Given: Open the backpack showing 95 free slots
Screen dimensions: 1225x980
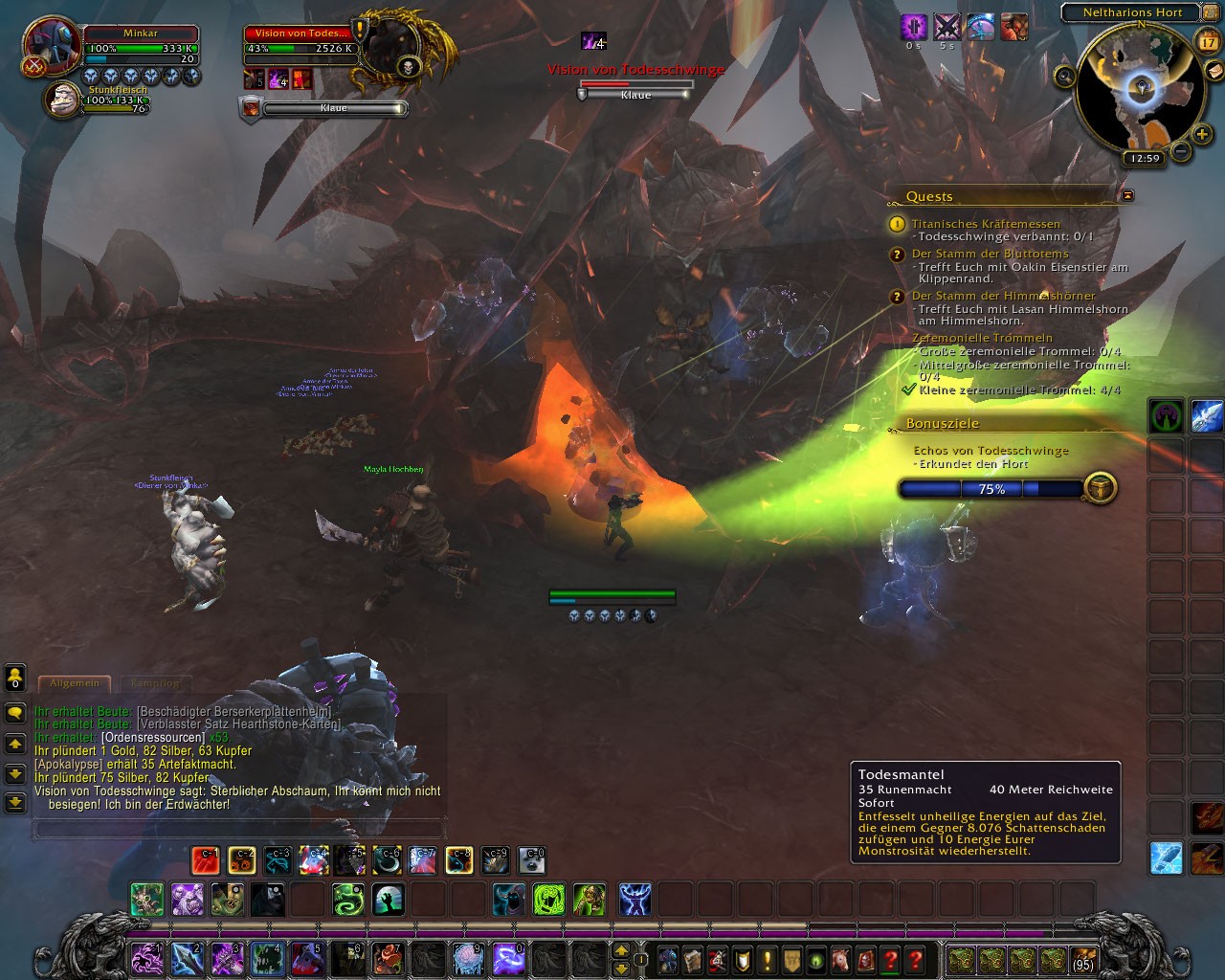Looking at the screenshot, I should click(x=1082, y=958).
